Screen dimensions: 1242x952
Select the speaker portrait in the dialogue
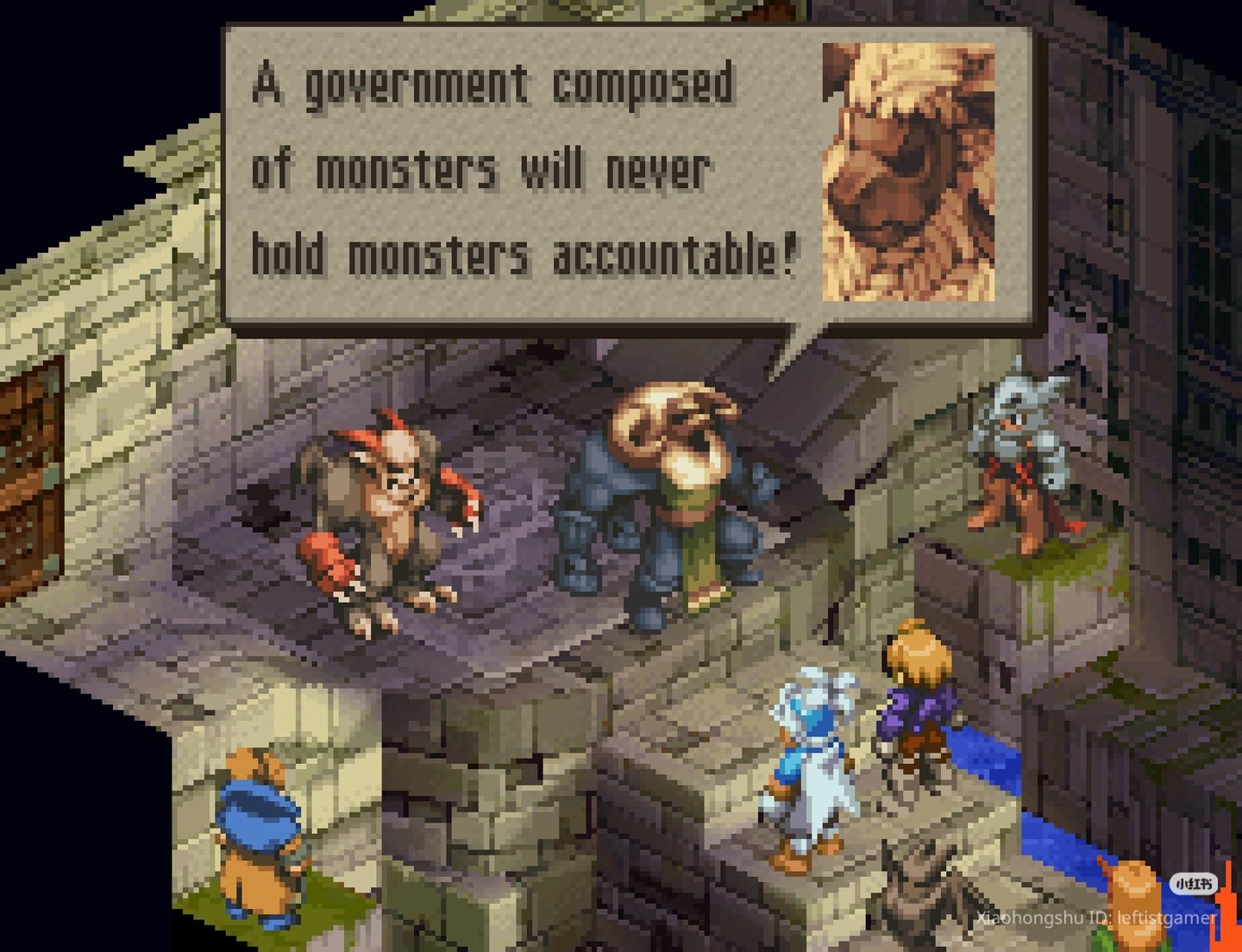click(908, 172)
